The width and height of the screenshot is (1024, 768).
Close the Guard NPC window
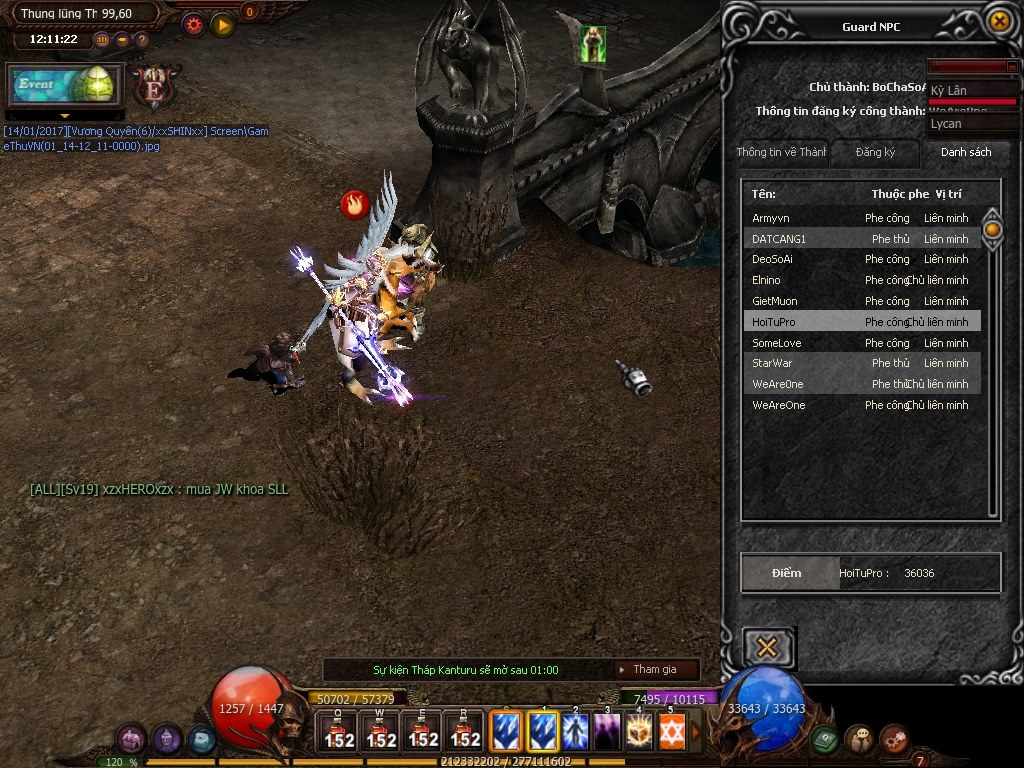pyautogui.click(x=998, y=21)
